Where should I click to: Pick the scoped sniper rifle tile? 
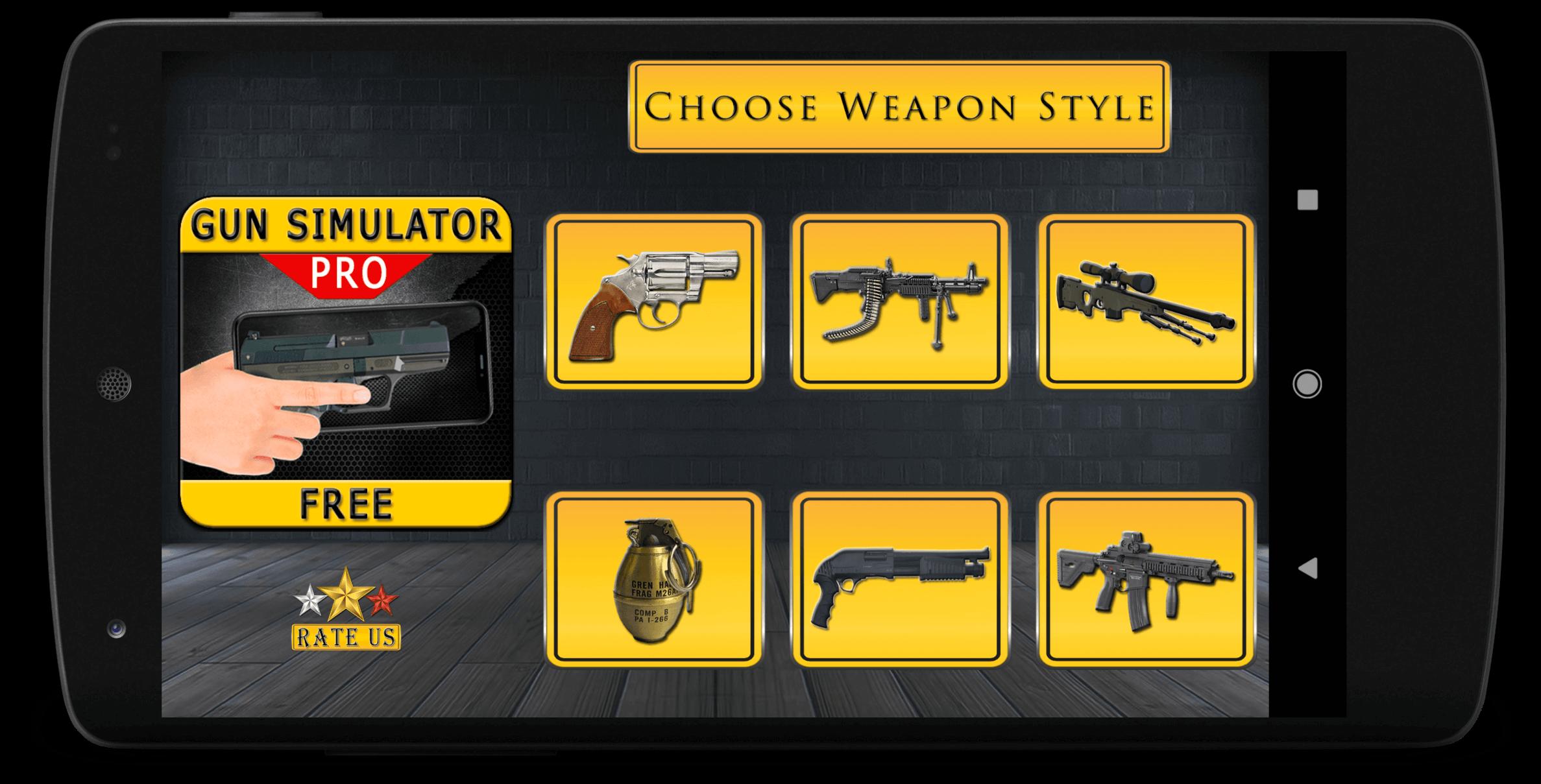coord(1146,302)
